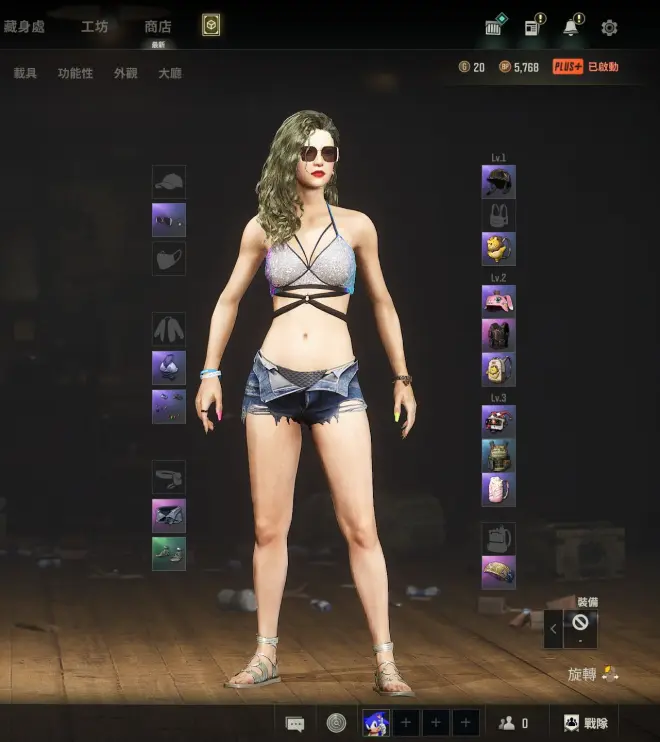Check the notification bell icon
Screen dimensions: 660x742
pos(571,27)
